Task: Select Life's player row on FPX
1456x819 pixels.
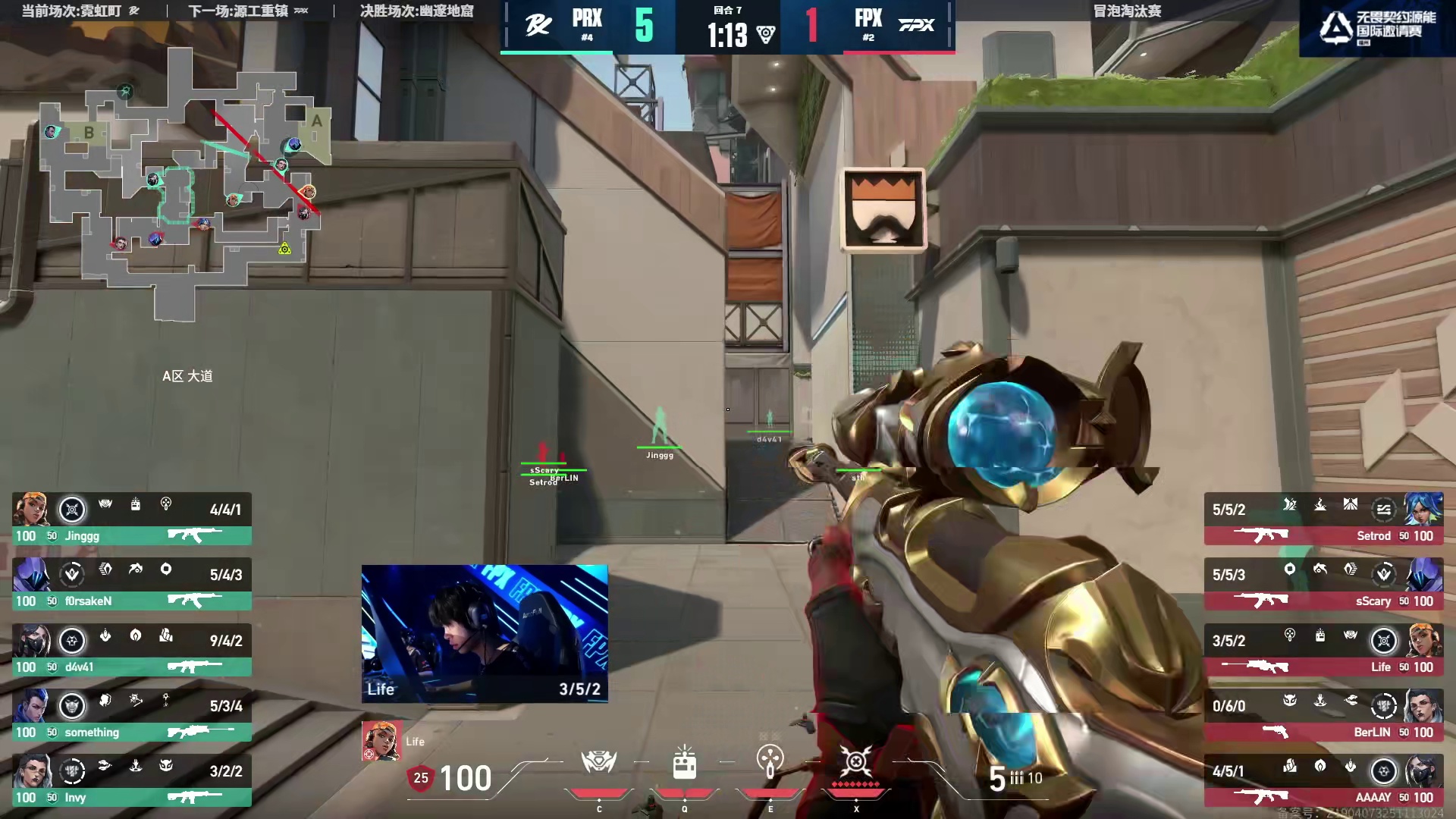Action: tap(1323, 651)
